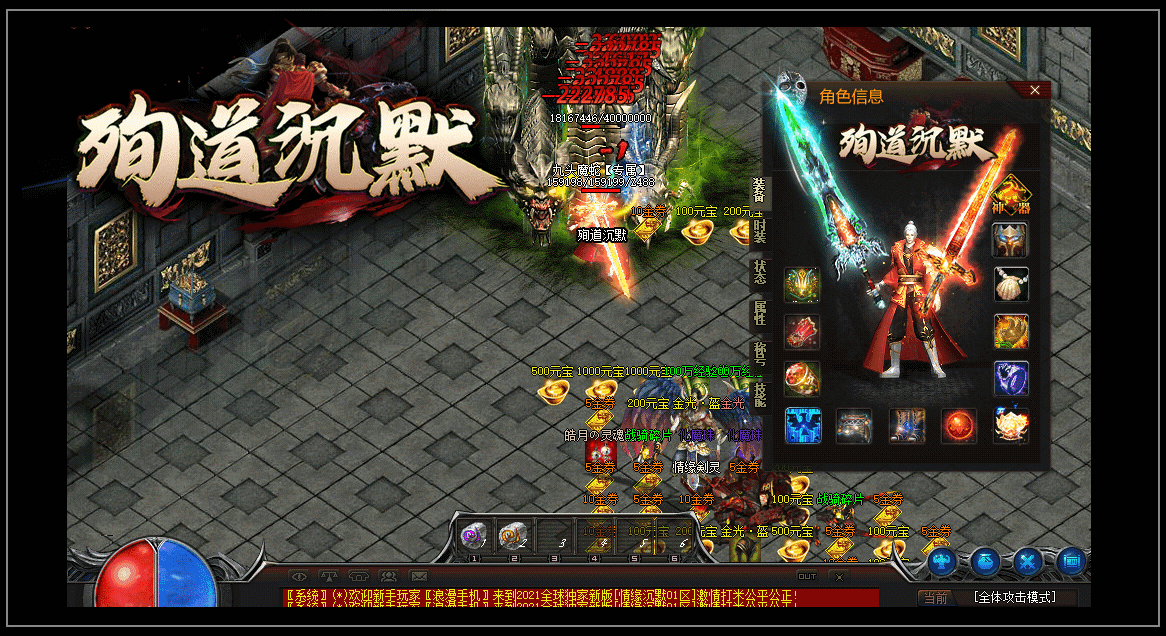1166x636 pixels.
Task: Select the lotus flower equipment slot
Action: pos(1011,425)
